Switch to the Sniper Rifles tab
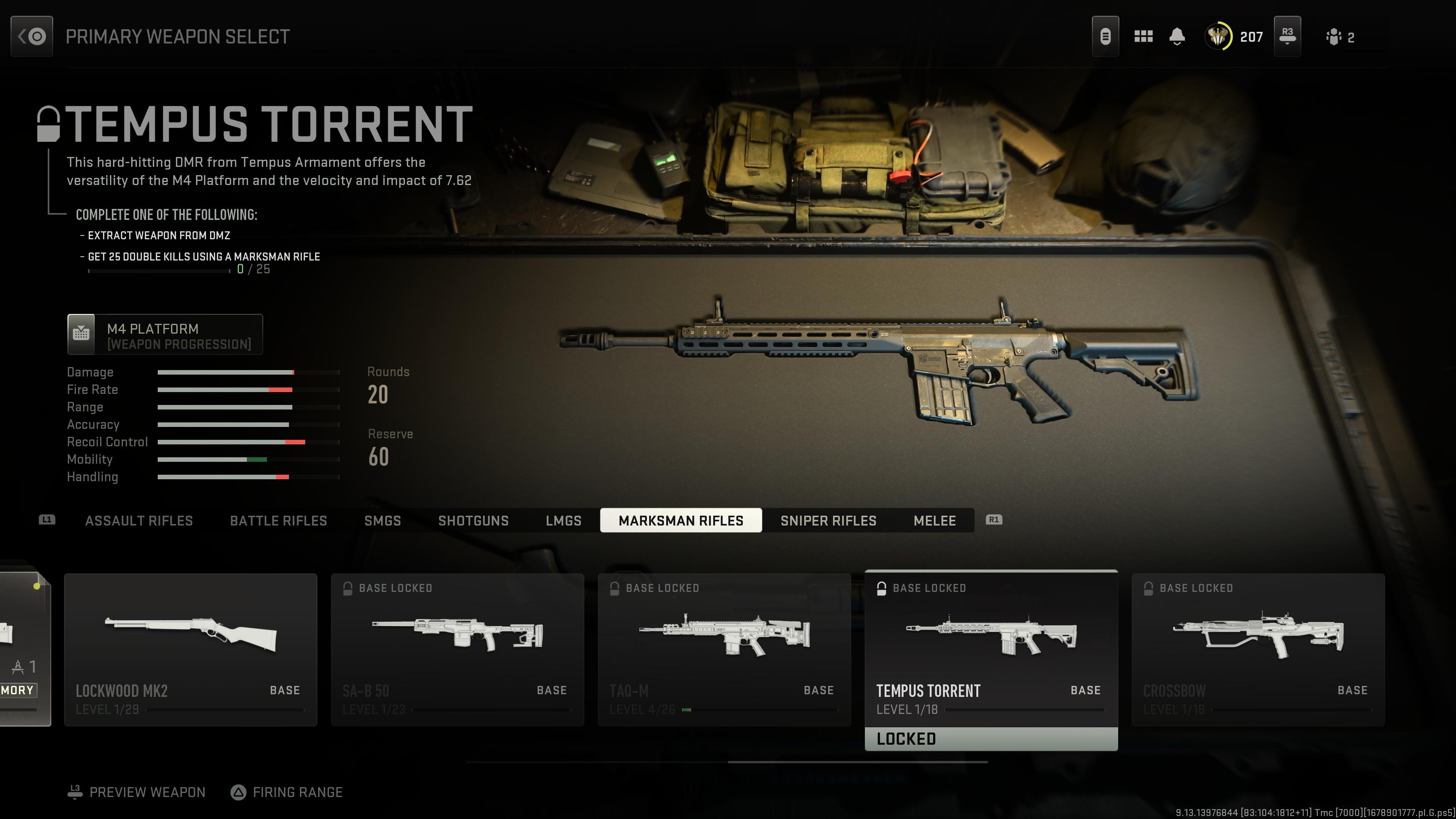This screenshot has height=819, width=1456. (828, 521)
